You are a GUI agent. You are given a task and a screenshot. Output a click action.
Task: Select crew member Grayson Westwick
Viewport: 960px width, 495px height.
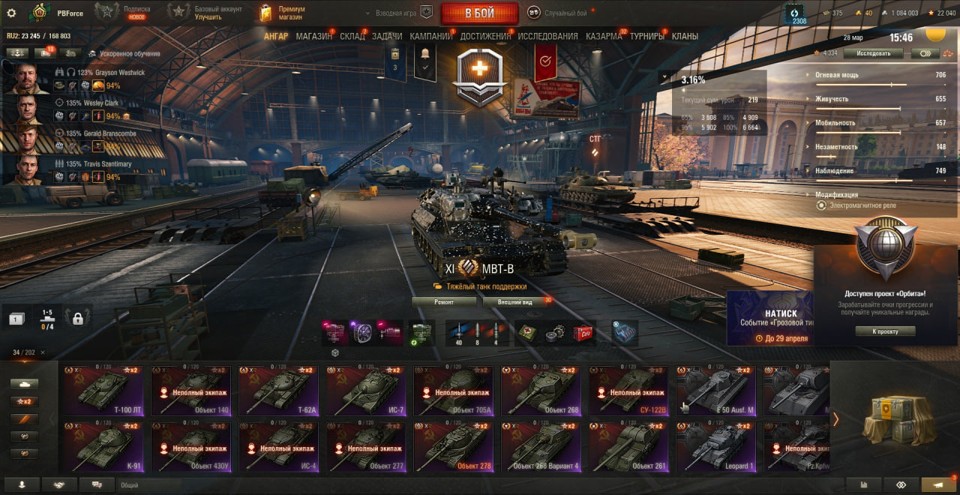pyautogui.click(x=27, y=79)
